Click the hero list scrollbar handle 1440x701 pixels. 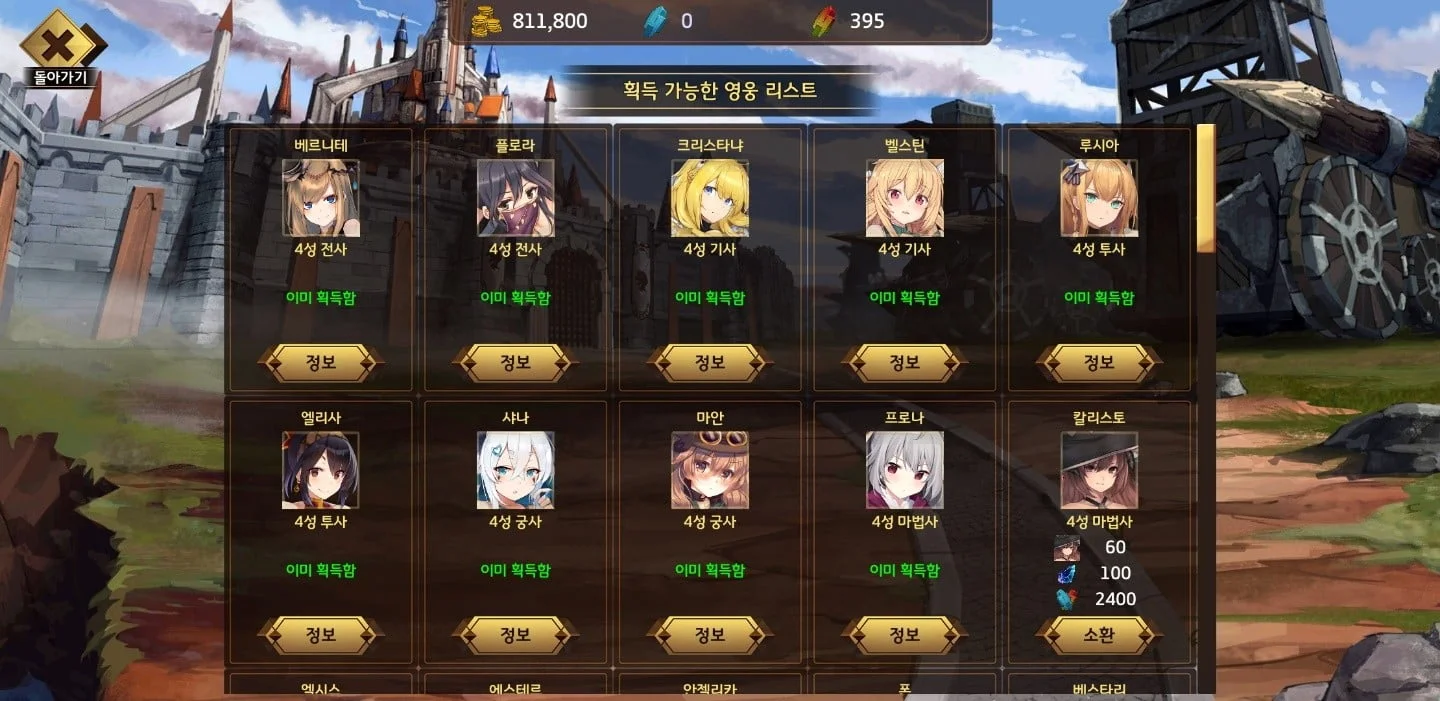1206,188
